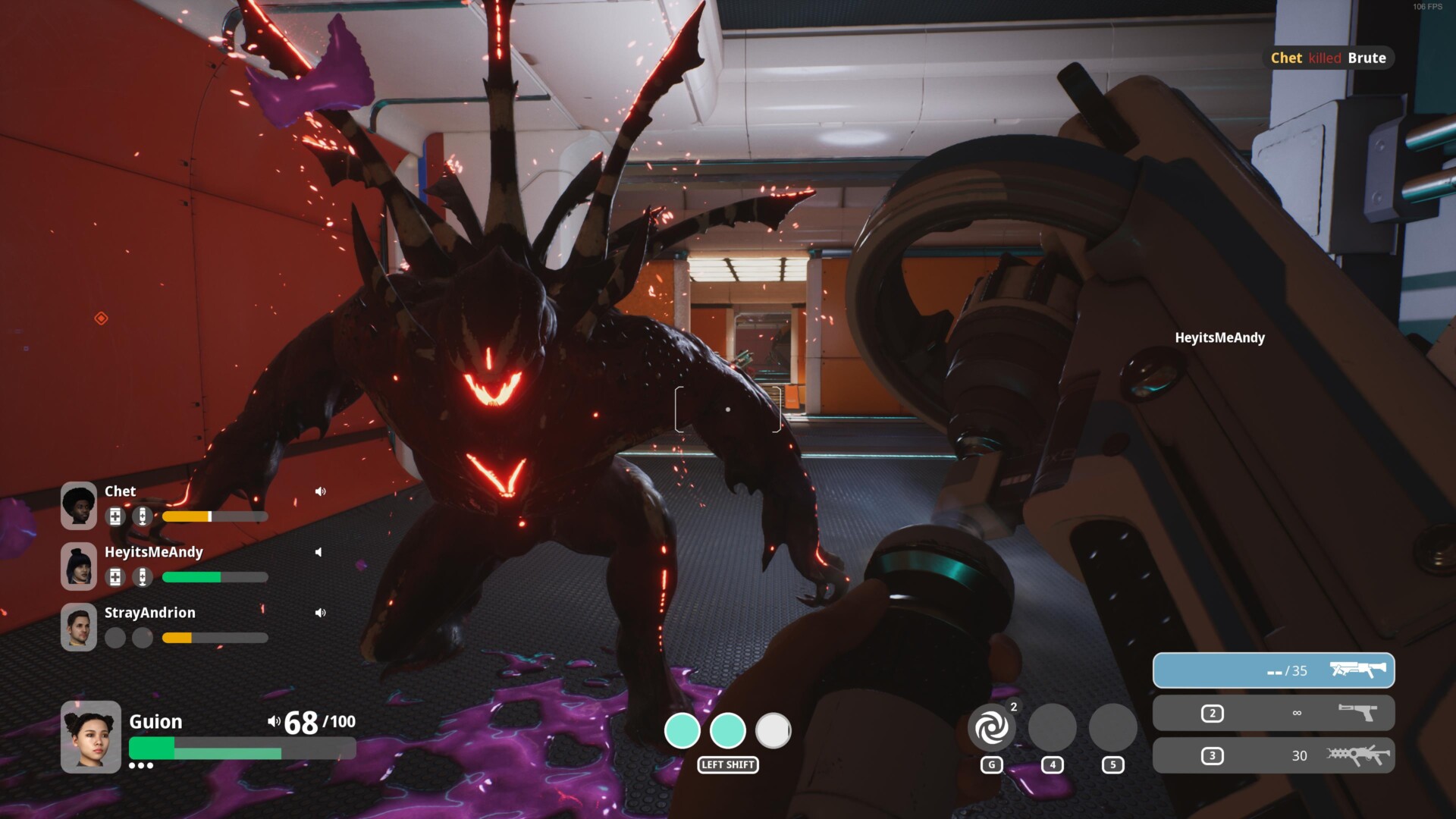Activate the swirl ability icon
Viewport: 1456px width, 819px height.
(x=991, y=728)
